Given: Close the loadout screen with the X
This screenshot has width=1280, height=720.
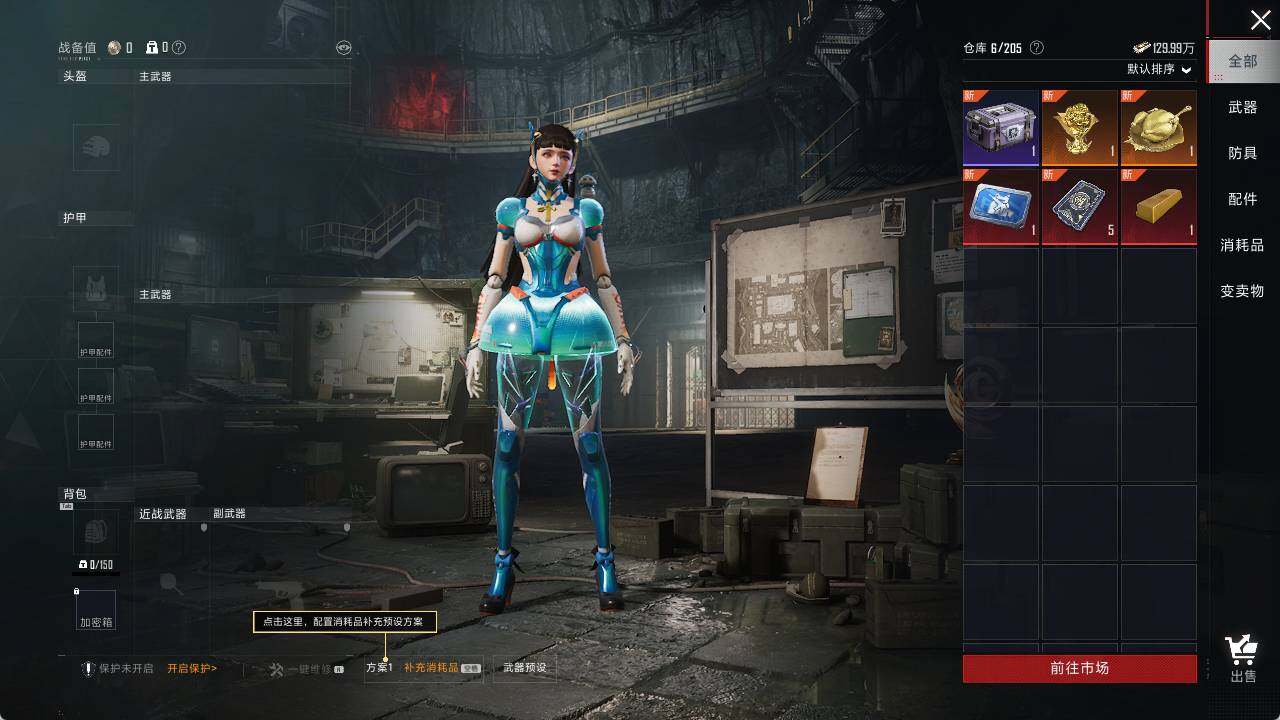Looking at the screenshot, I should coord(1260,20).
